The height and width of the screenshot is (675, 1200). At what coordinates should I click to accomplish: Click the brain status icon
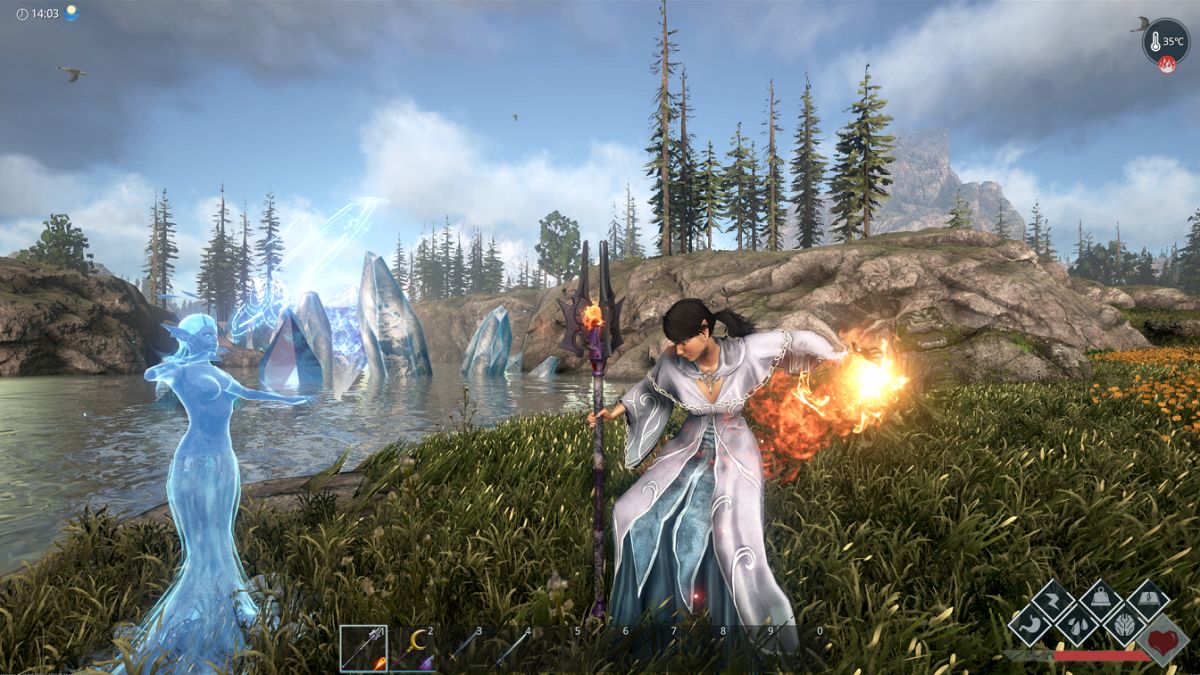[1124, 627]
